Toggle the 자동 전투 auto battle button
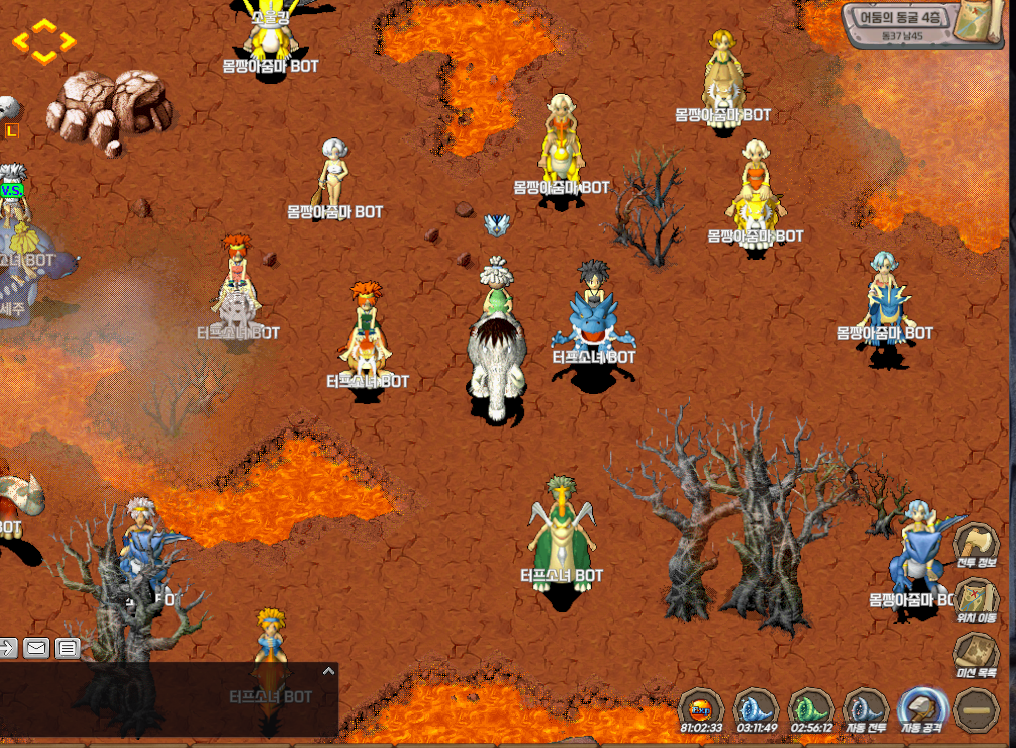 point(866,708)
